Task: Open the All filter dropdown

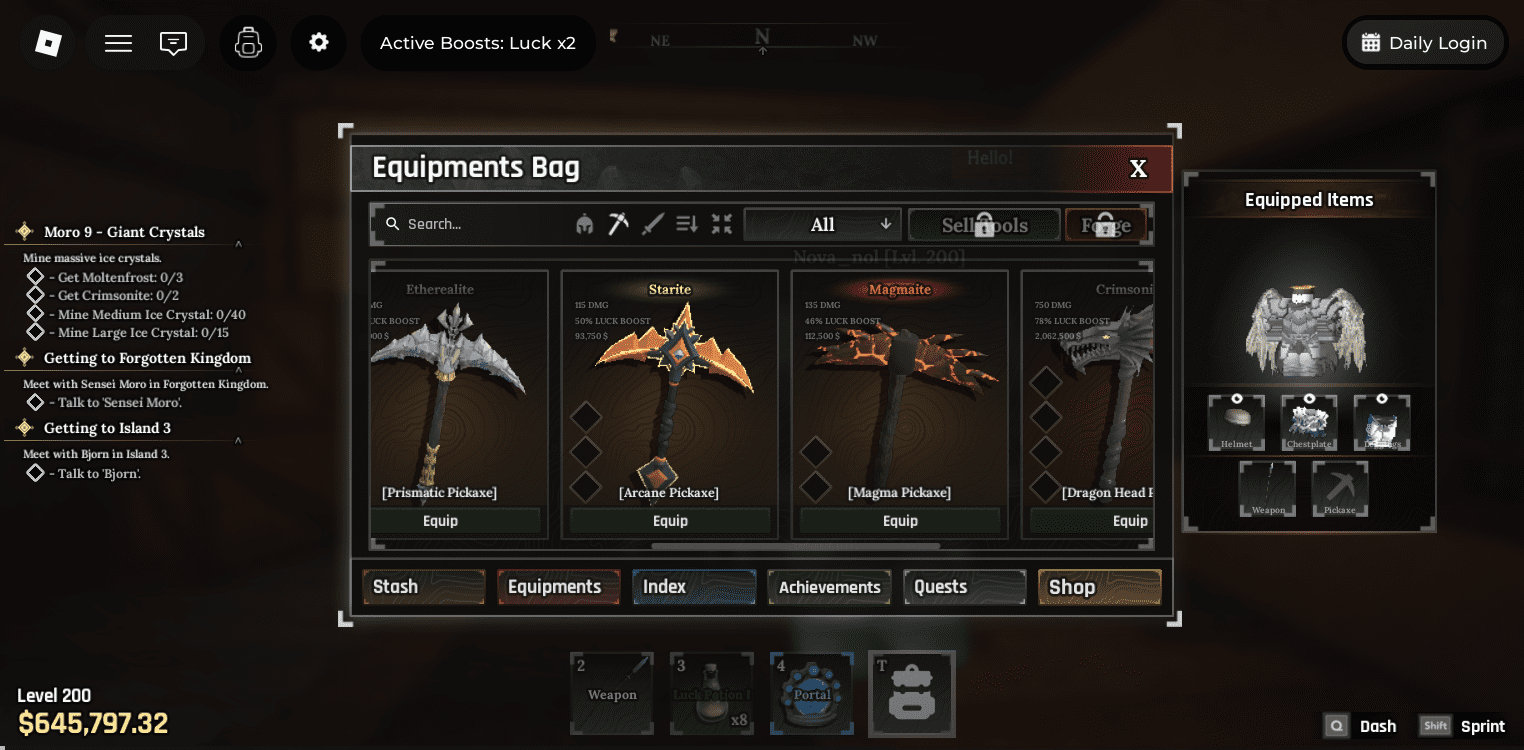Action: (x=822, y=225)
